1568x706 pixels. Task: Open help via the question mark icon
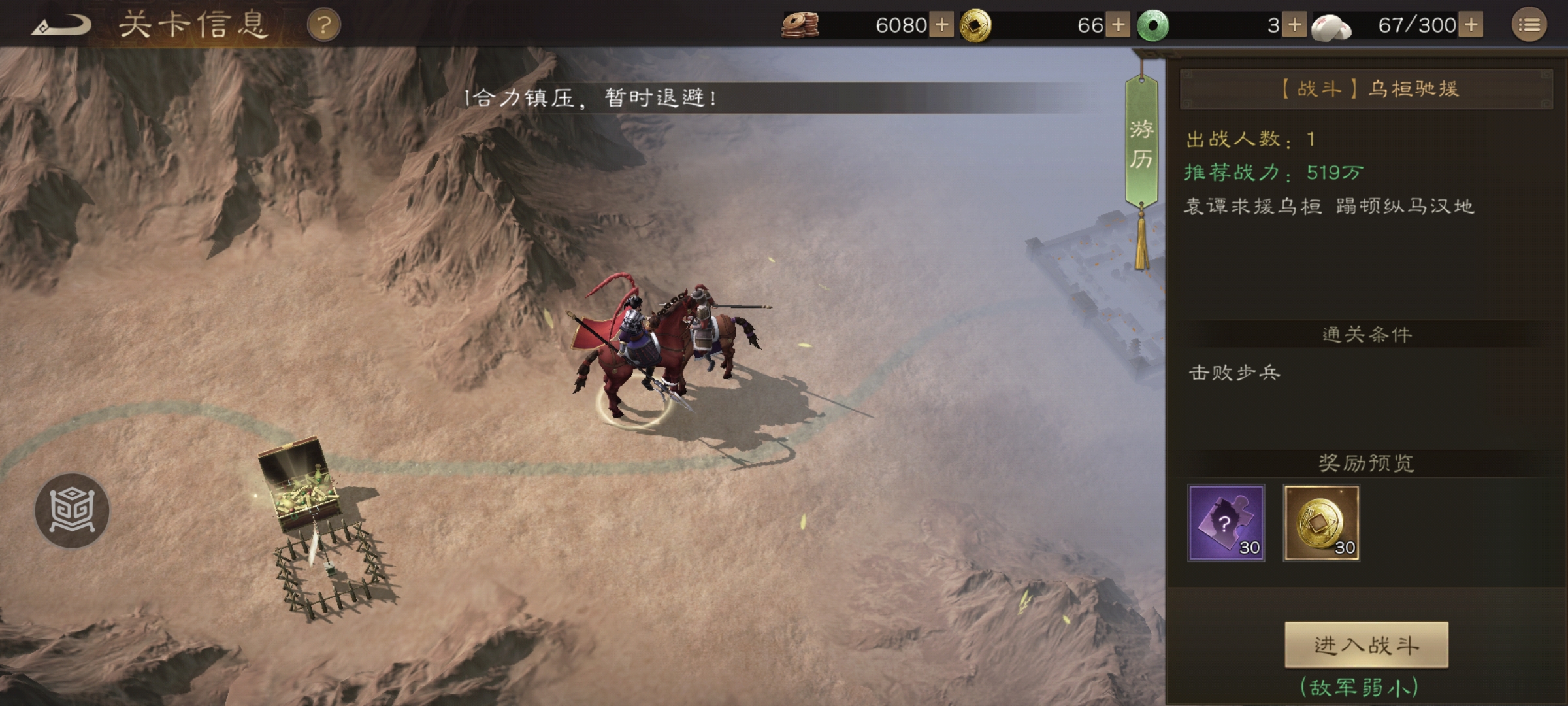[323, 24]
